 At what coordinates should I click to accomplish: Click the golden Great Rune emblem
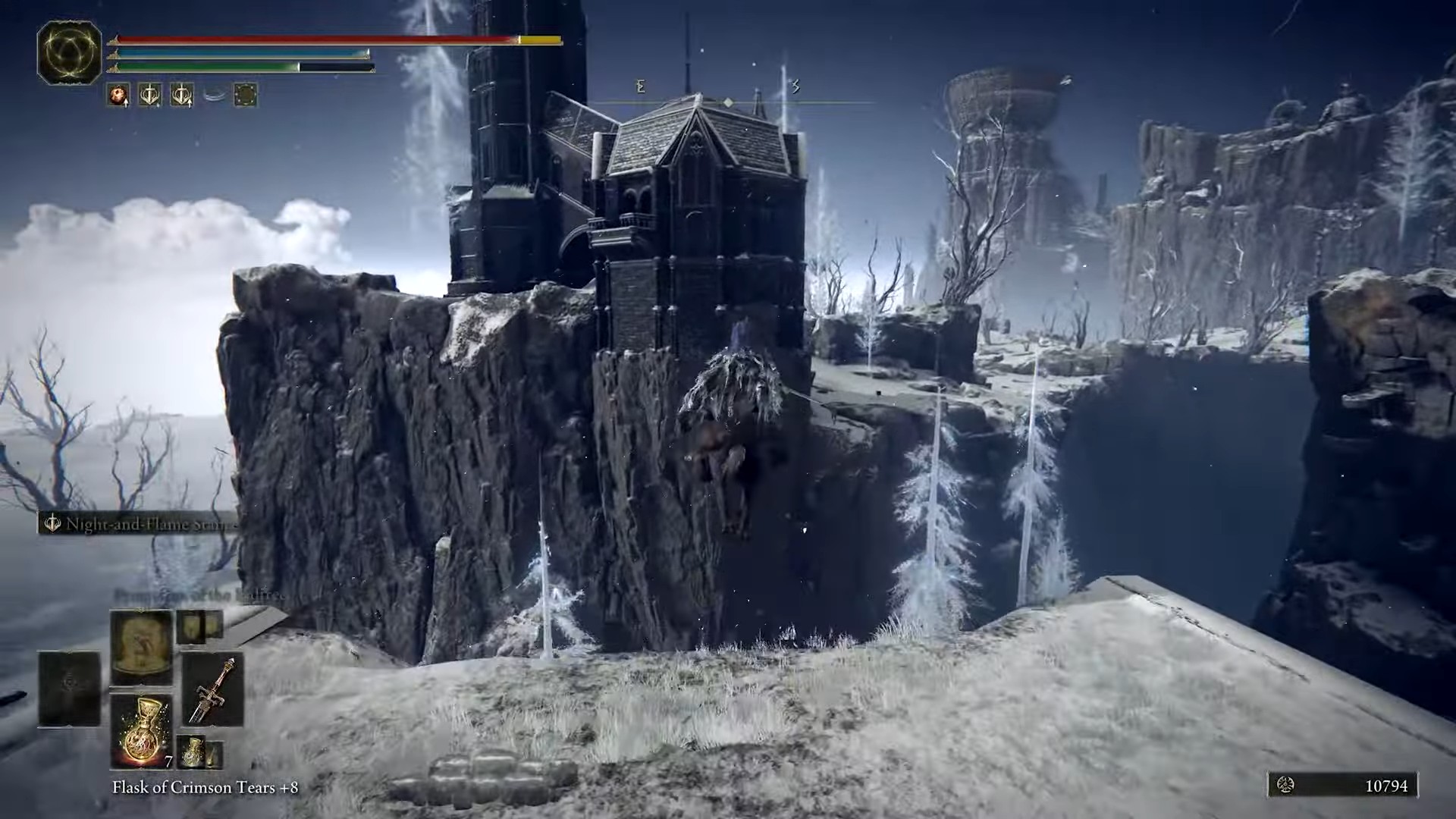[69, 52]
